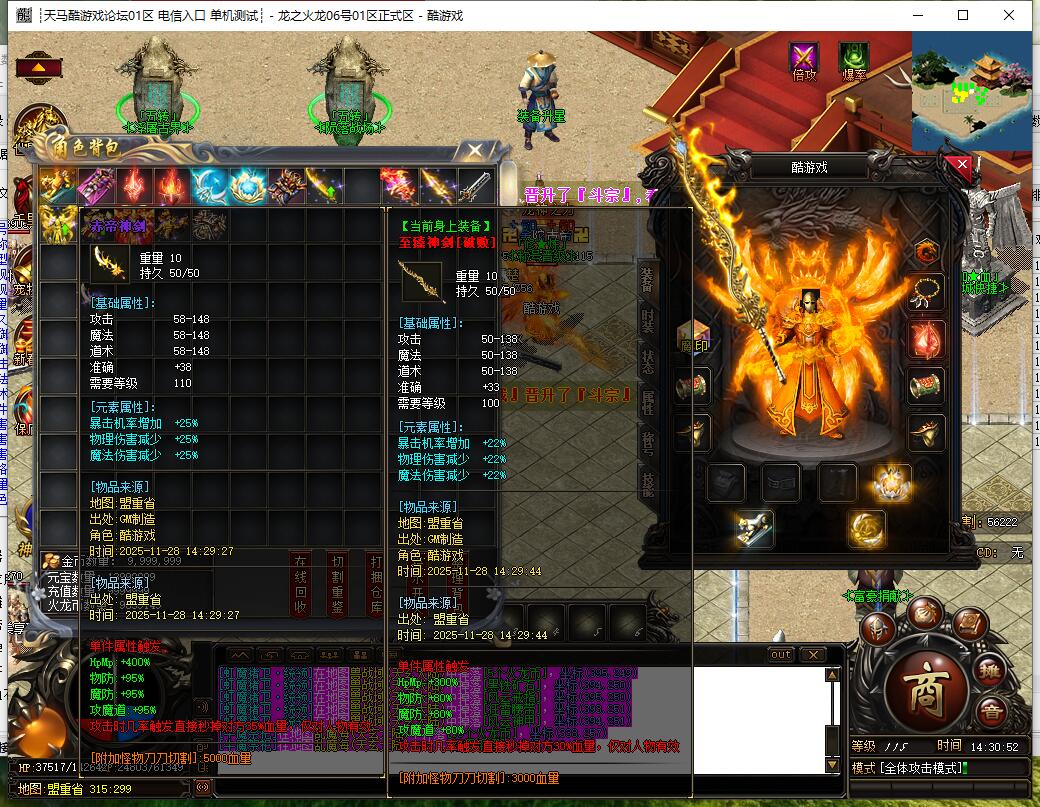
Task: Click the 摊 stall button
Action: click(988, 671)
